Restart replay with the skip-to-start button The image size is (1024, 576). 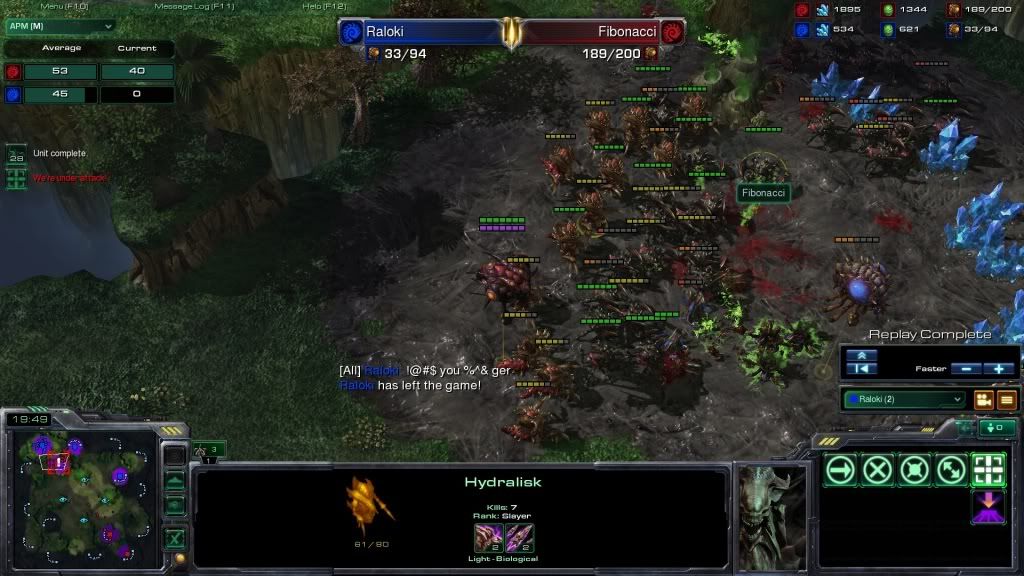tap(862, 369)
